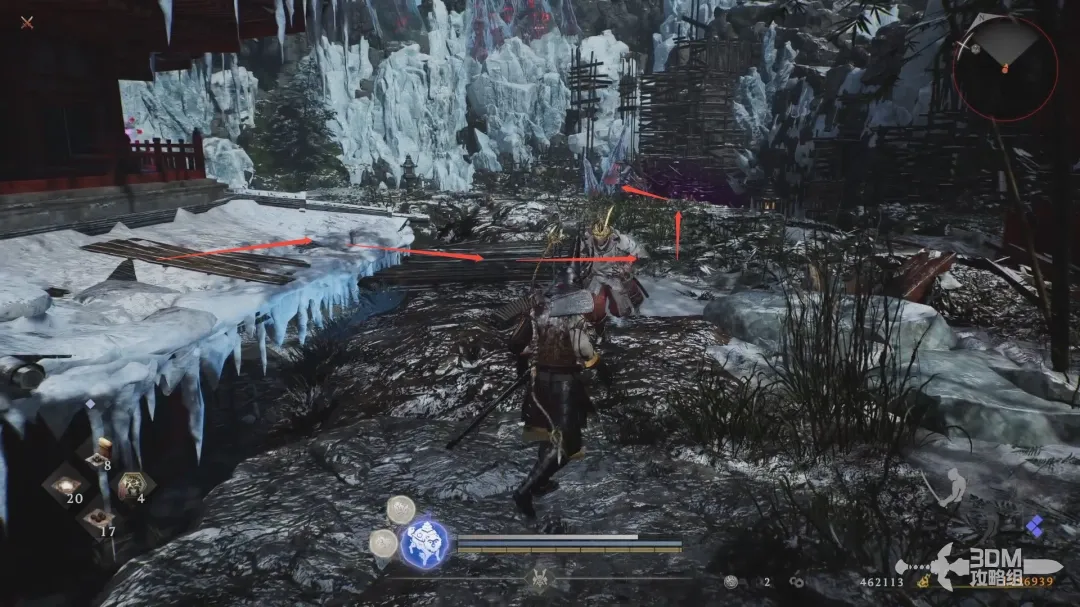This screenshot has height=607, width=1080.
Task: Use the quick item slot showing 8
Action: [x=98, y=457]
